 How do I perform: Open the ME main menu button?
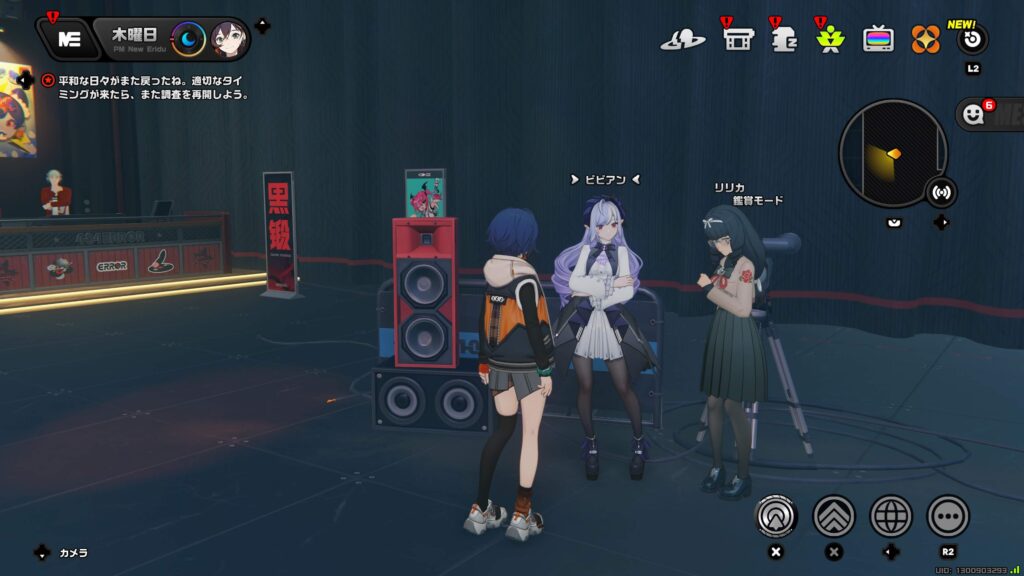click(69, 39)
